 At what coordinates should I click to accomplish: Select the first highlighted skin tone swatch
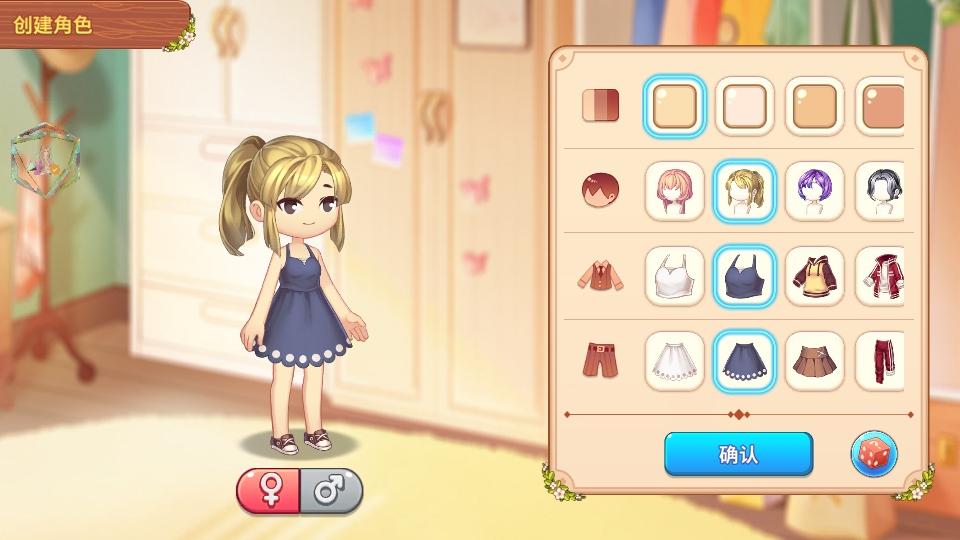(674, 106)
